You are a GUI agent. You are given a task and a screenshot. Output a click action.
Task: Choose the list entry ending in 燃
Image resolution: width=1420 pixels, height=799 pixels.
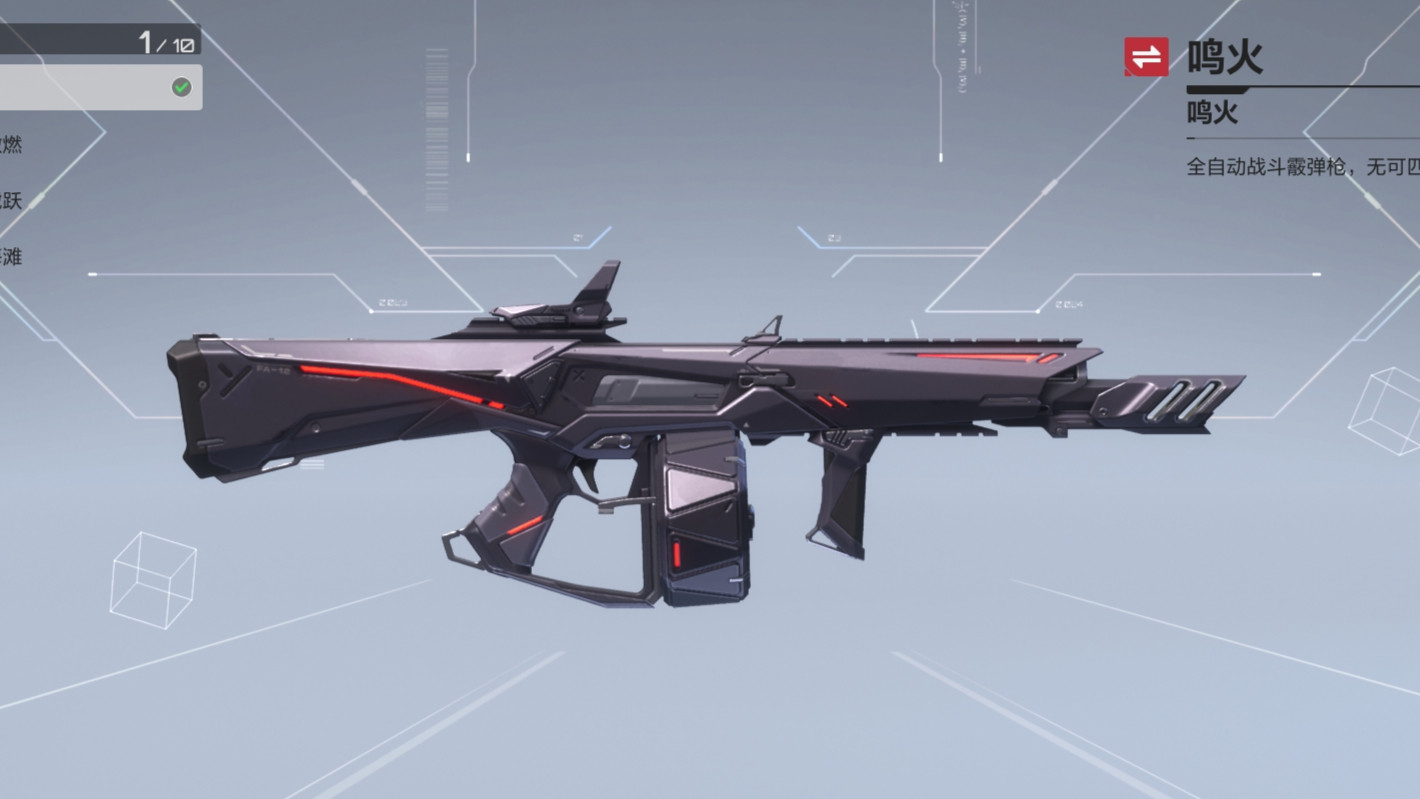point(10,145)
